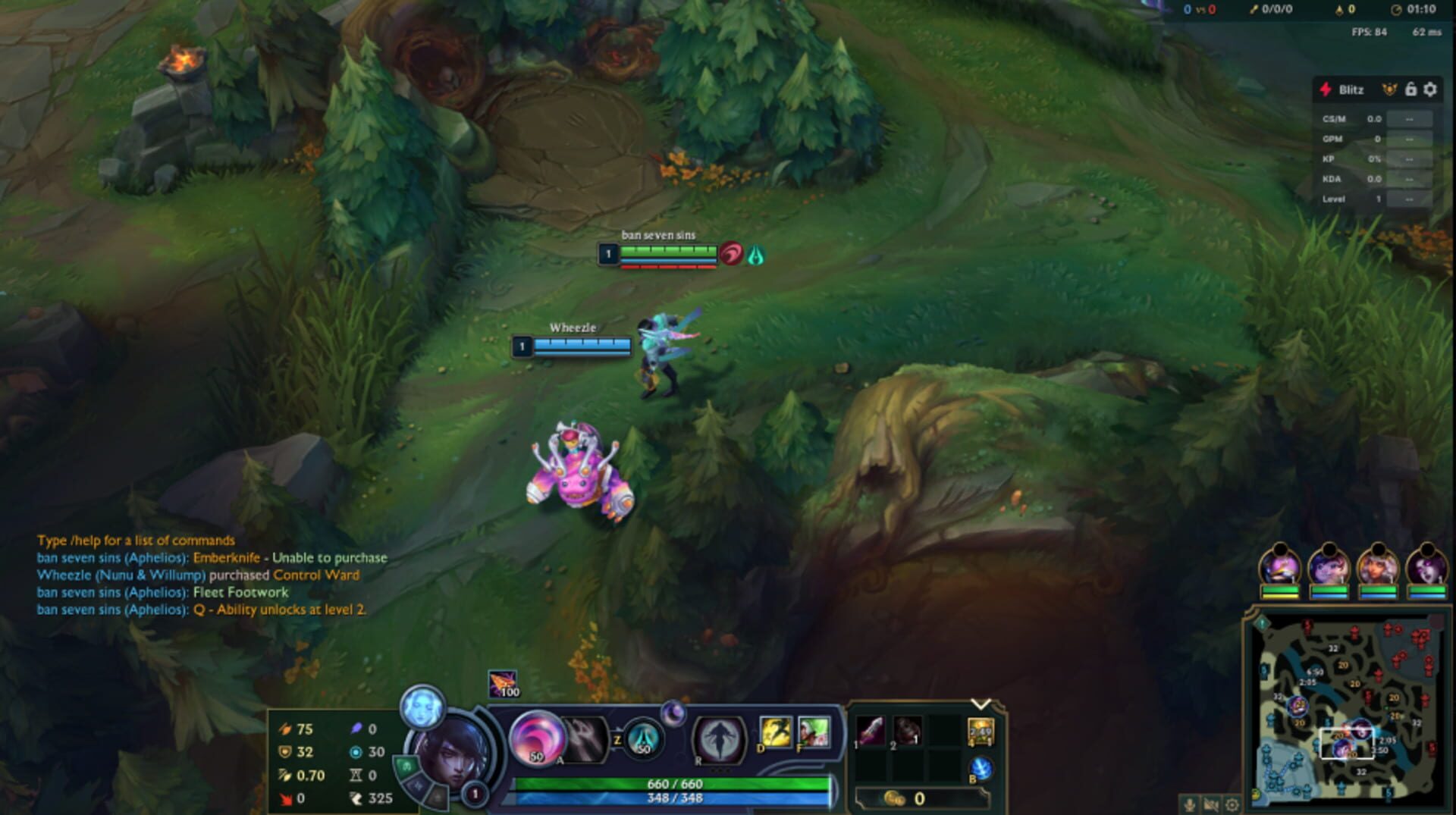1456x815 pixels.
Task: Click the Control Ward link in chat
Action: coord(317,574)
